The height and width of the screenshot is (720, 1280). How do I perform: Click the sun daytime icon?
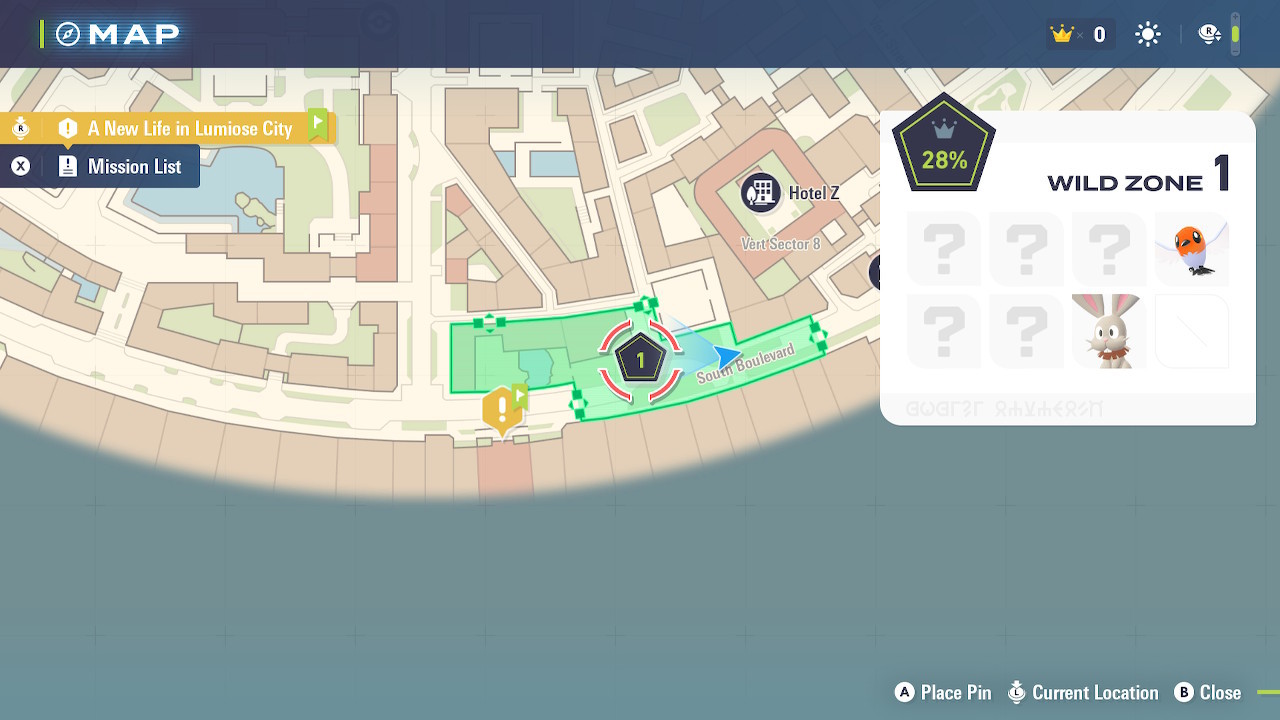pos(1147,35)
